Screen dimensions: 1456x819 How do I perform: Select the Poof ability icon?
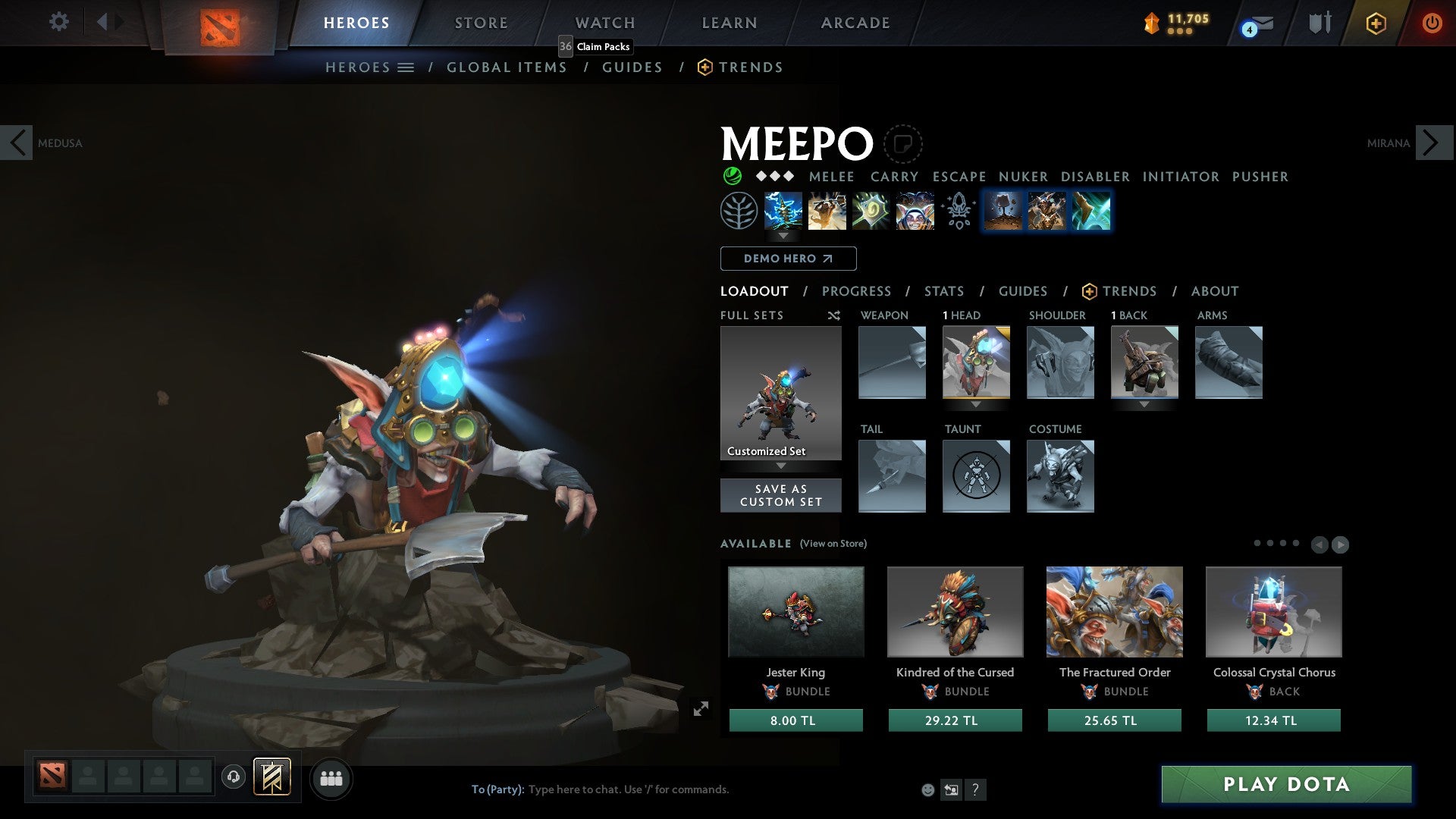pos(827,211)
